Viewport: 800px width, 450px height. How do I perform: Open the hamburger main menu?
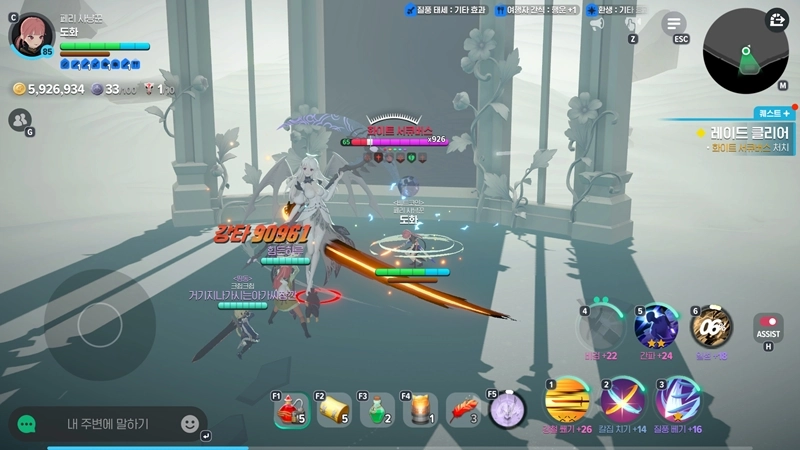point(675,23)
